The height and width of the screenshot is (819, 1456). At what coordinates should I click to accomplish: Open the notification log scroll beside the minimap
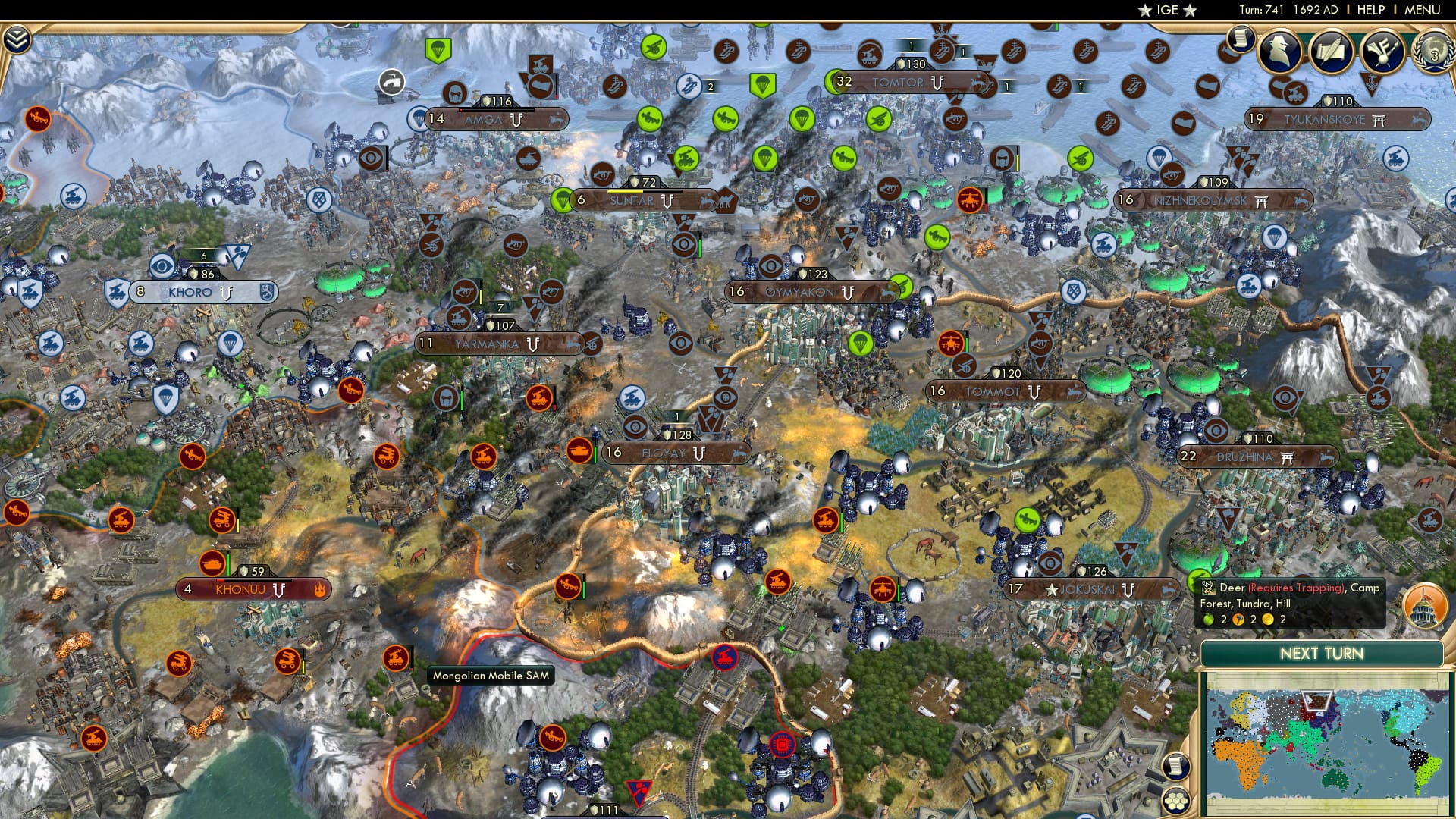[x=1176, y=766]
